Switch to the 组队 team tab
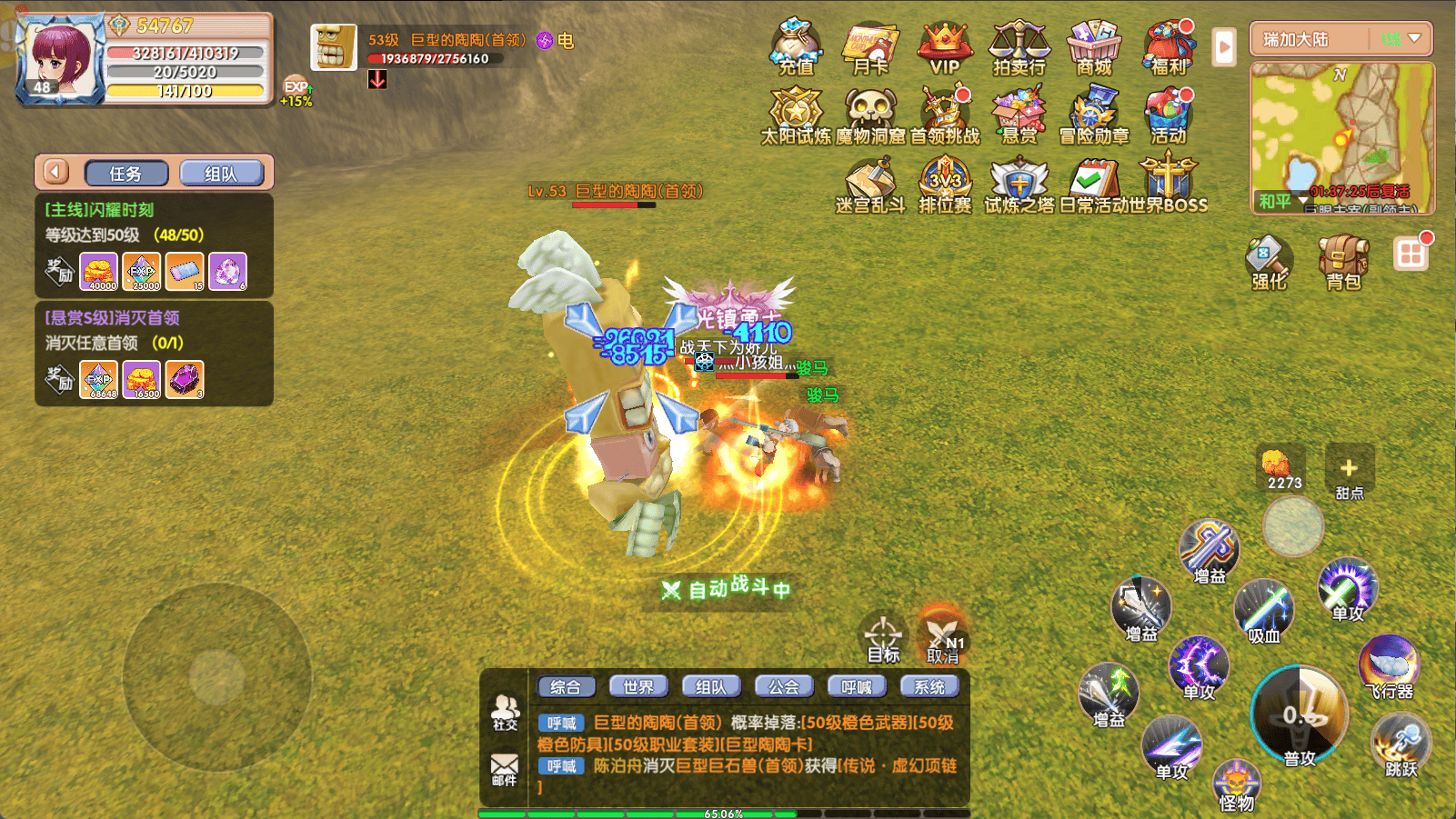The width and height of the screenshot is (1456, 819). click(x=221, y=173)
